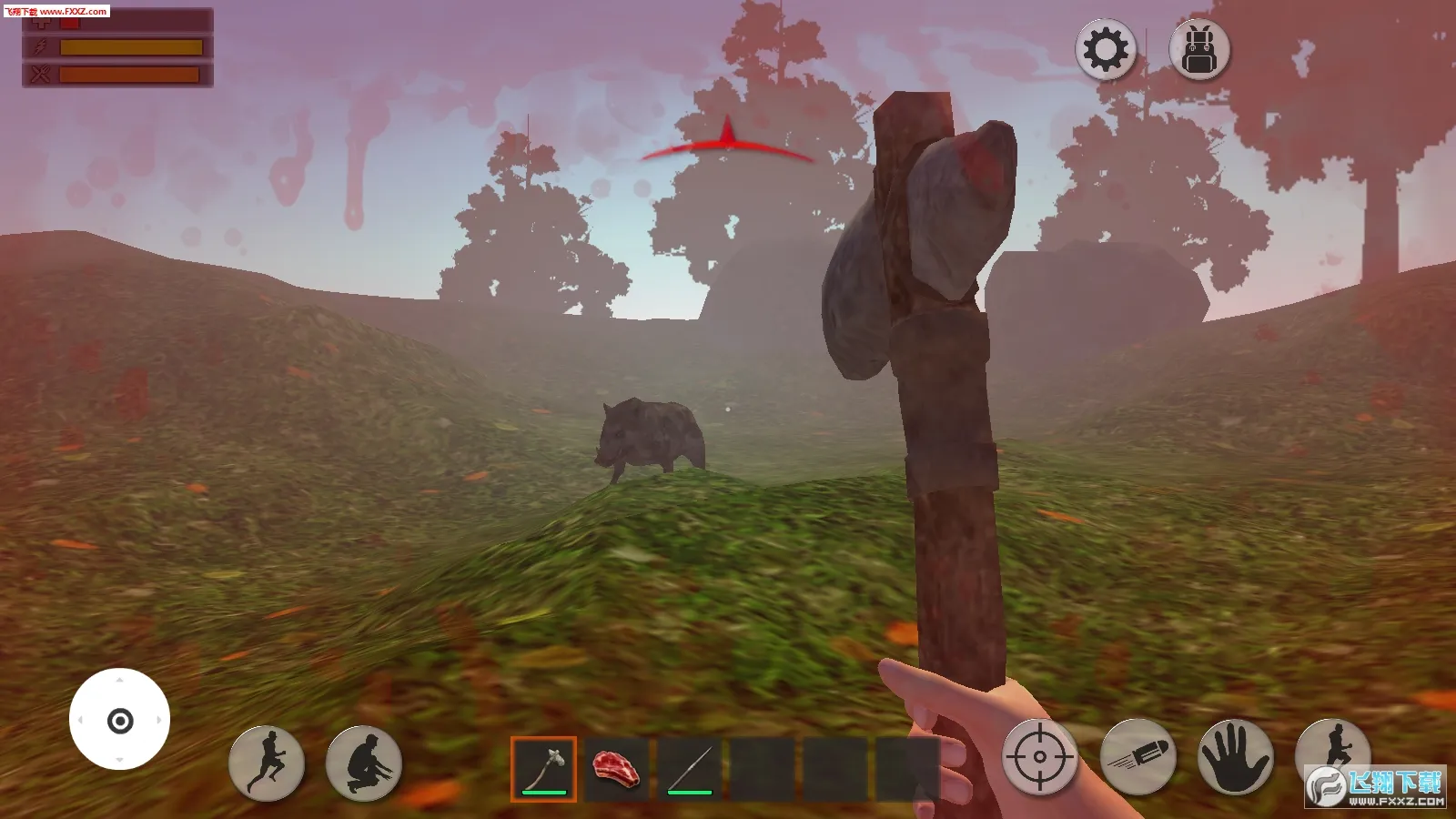Open the backpack inventory
Image resolution: width=1456 pixels, height=819 pixels.
click(1199, 50)
